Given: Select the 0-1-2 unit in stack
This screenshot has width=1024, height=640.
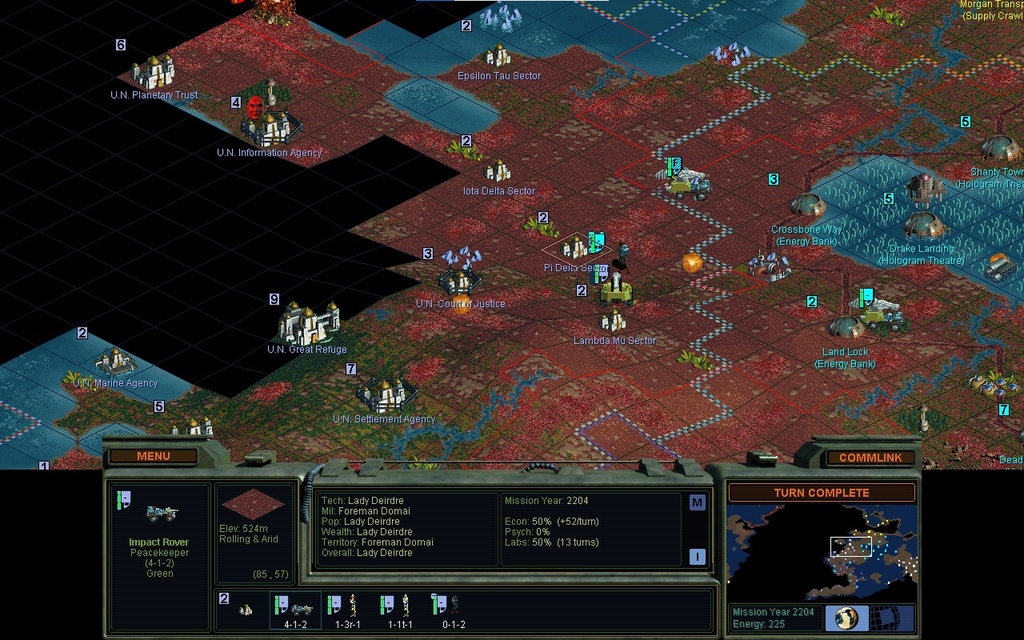Looking at the screenshot, I should point(449,608).
